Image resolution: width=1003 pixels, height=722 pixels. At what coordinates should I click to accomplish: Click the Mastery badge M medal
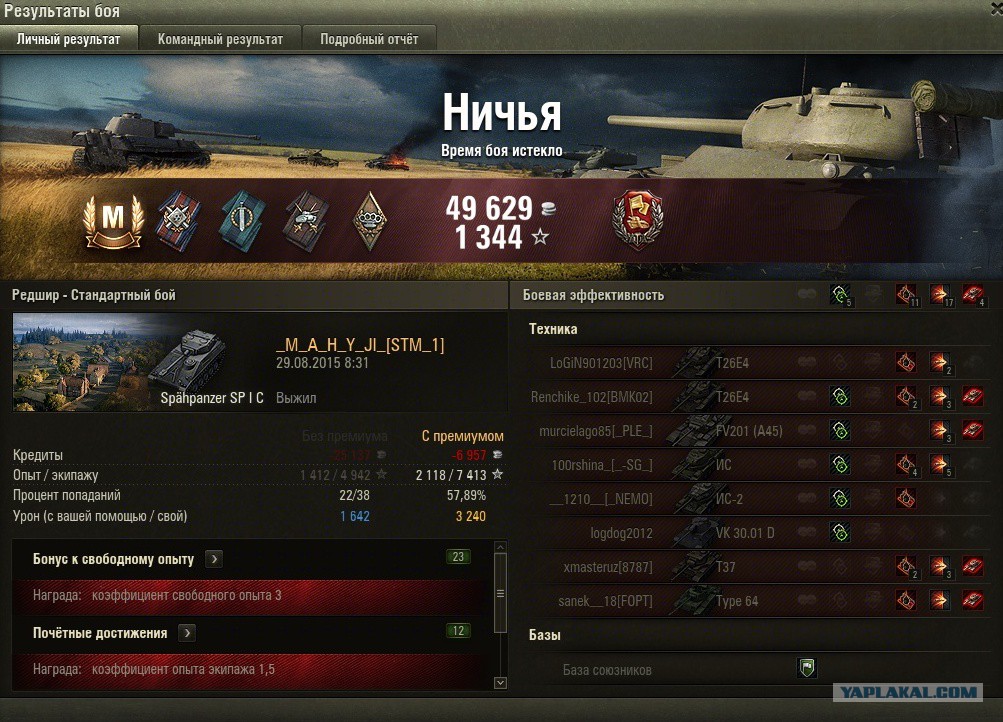point(112,218)
